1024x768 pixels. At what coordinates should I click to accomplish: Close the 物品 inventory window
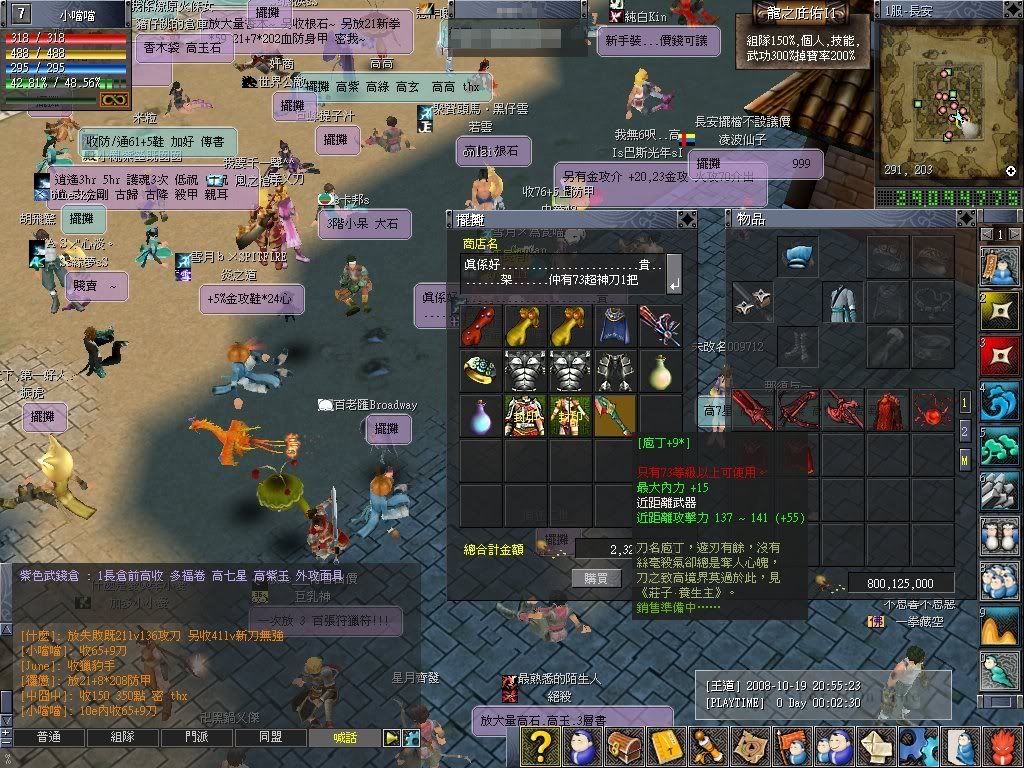click(x=965, y=219)
